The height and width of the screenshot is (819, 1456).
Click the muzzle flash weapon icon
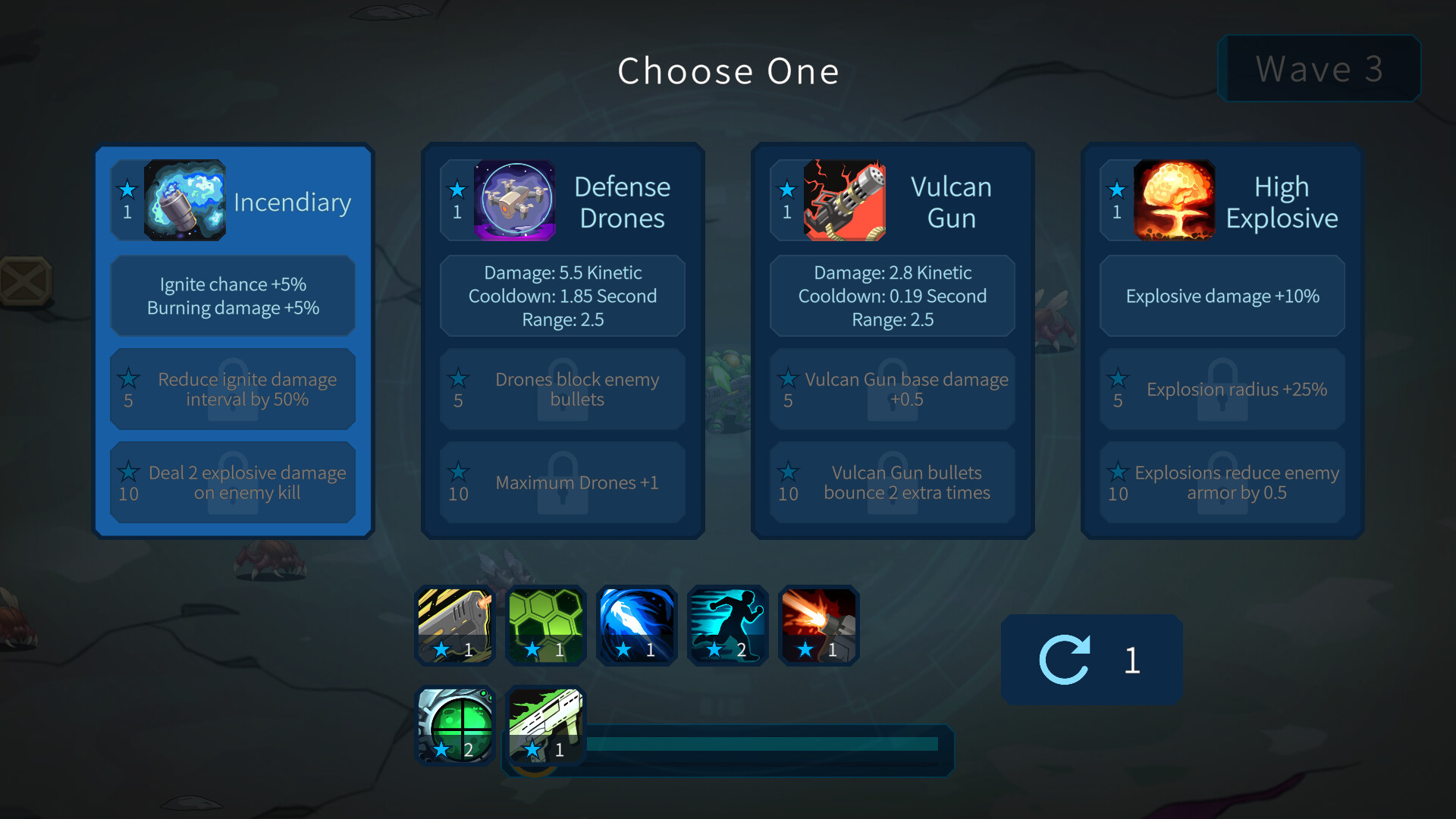[x=818, y=624]
